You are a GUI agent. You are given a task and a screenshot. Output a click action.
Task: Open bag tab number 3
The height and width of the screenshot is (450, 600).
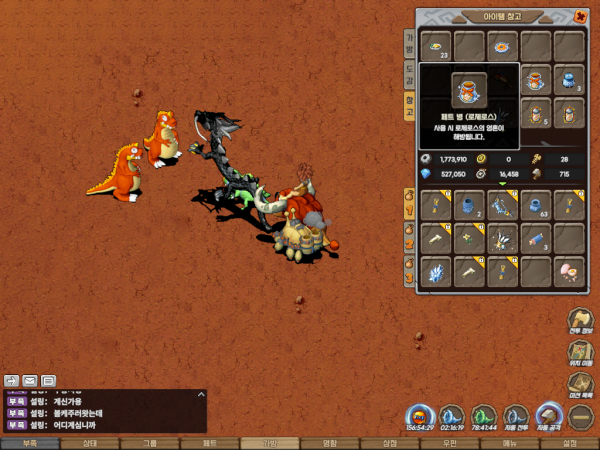pyautogui.click(x=408, y=267)
